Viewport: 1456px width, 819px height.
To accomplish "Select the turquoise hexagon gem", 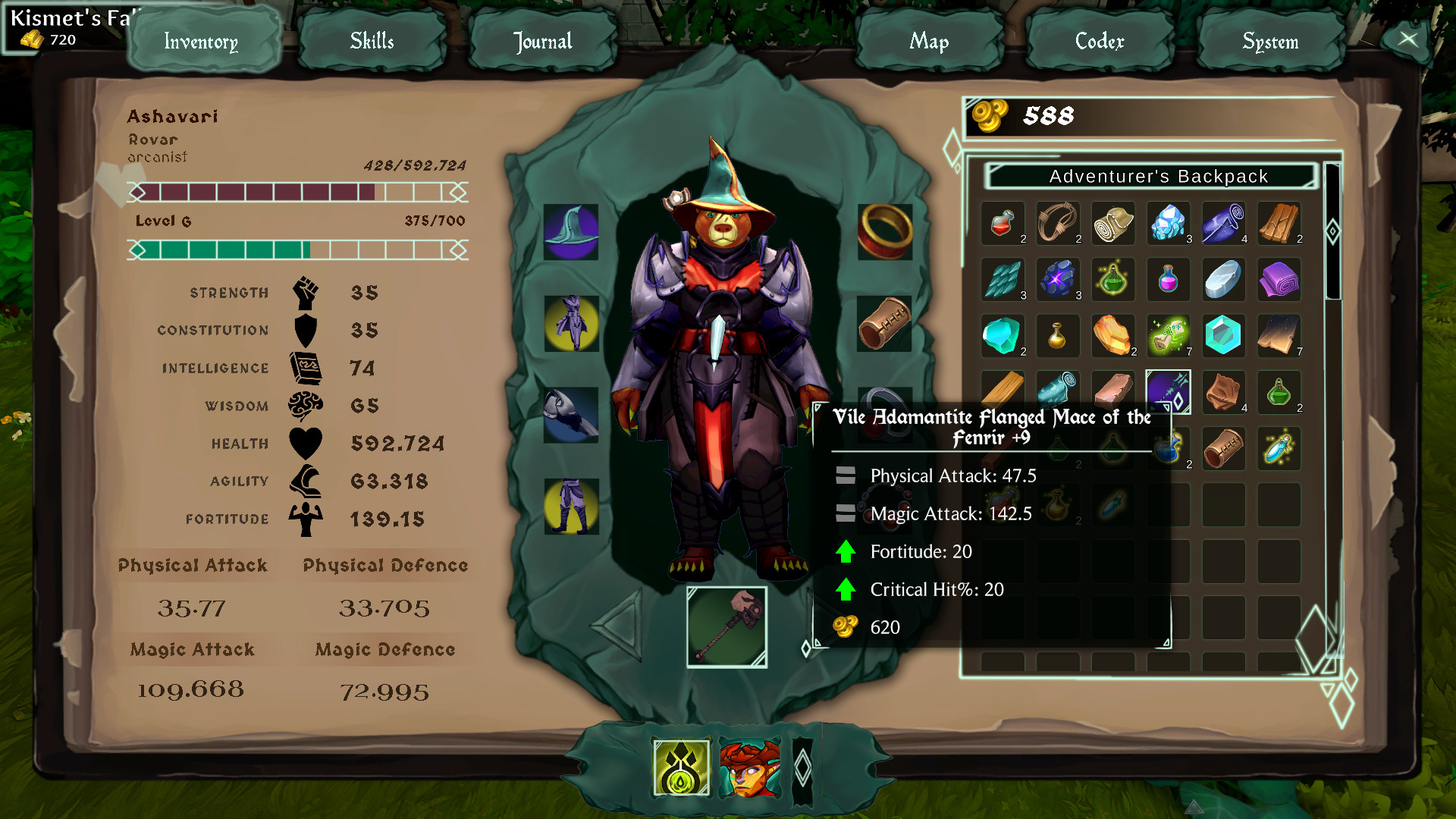I will tap(1223, 335).
